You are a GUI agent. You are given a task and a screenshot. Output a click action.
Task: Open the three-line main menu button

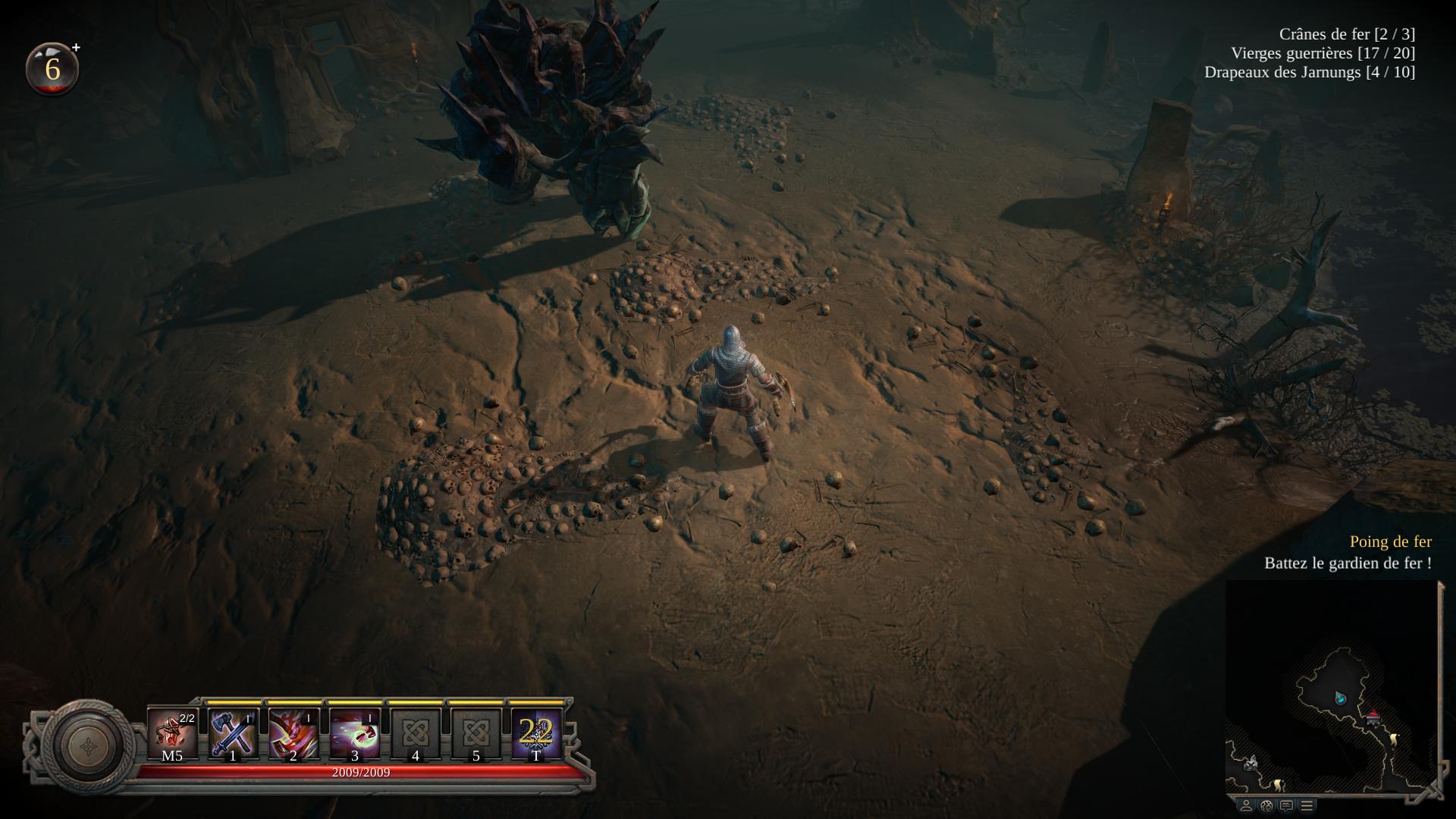tap(1307, 805)
